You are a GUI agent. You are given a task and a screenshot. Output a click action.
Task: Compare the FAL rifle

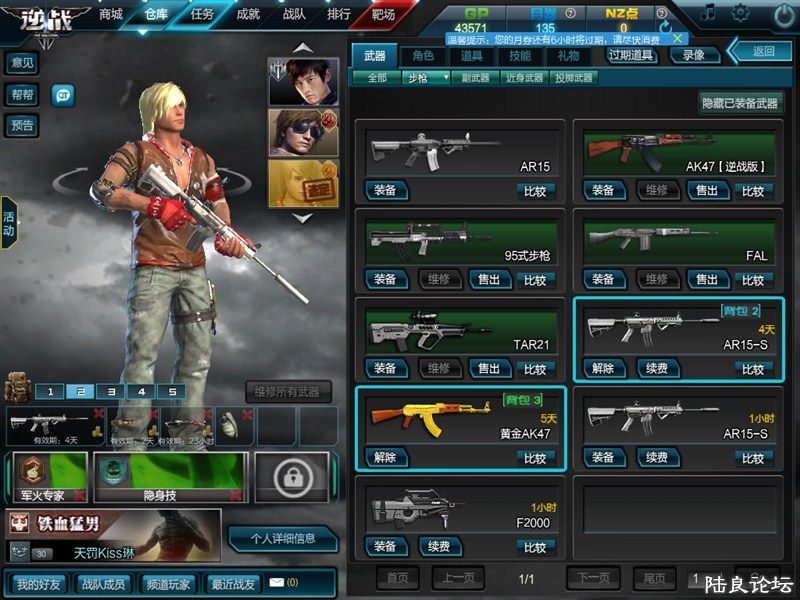click(754, 279)
